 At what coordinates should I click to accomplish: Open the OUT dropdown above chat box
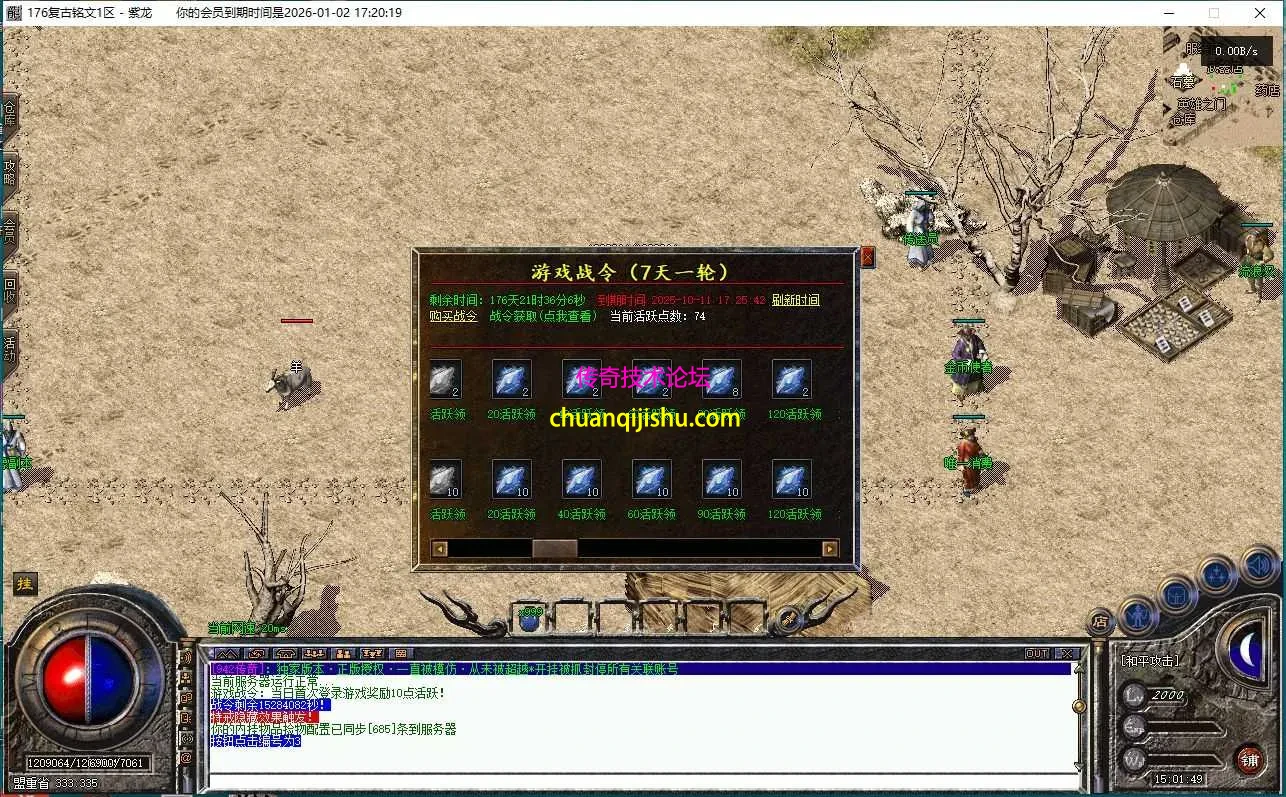coord(1035,652)
